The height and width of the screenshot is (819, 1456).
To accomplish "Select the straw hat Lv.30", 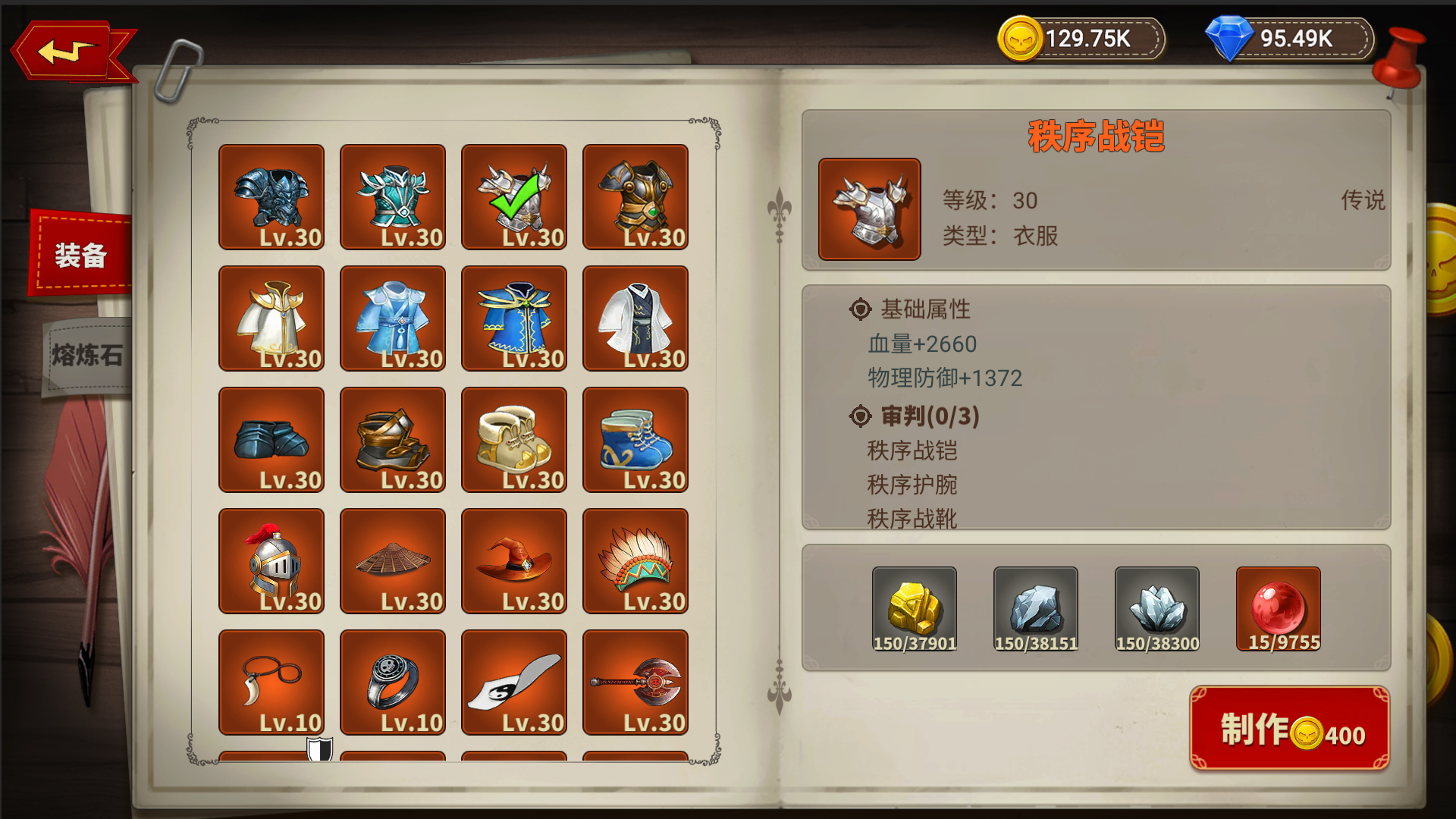I will [392, 561].
